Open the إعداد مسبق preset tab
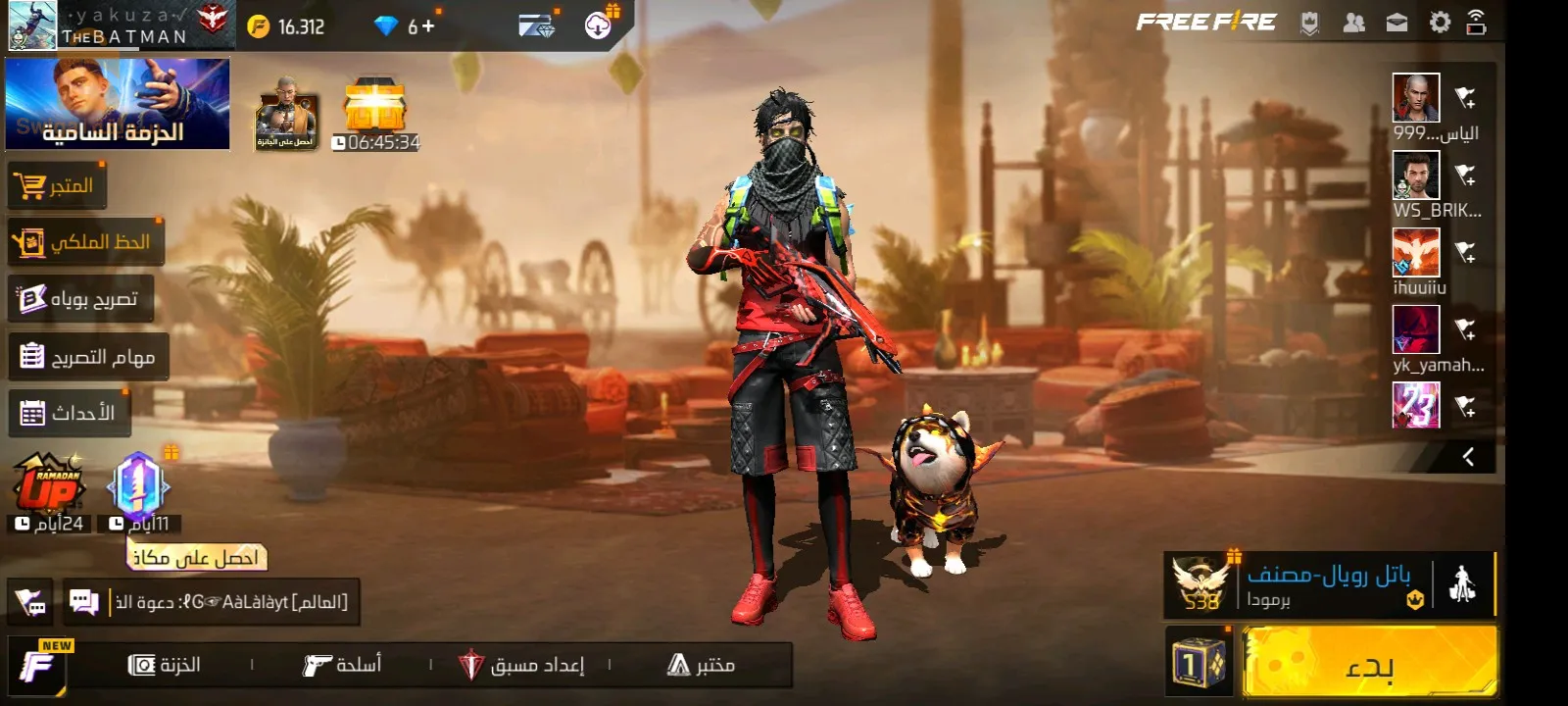This screenshot has height=706, width=1568. click(x=521, y=665)
